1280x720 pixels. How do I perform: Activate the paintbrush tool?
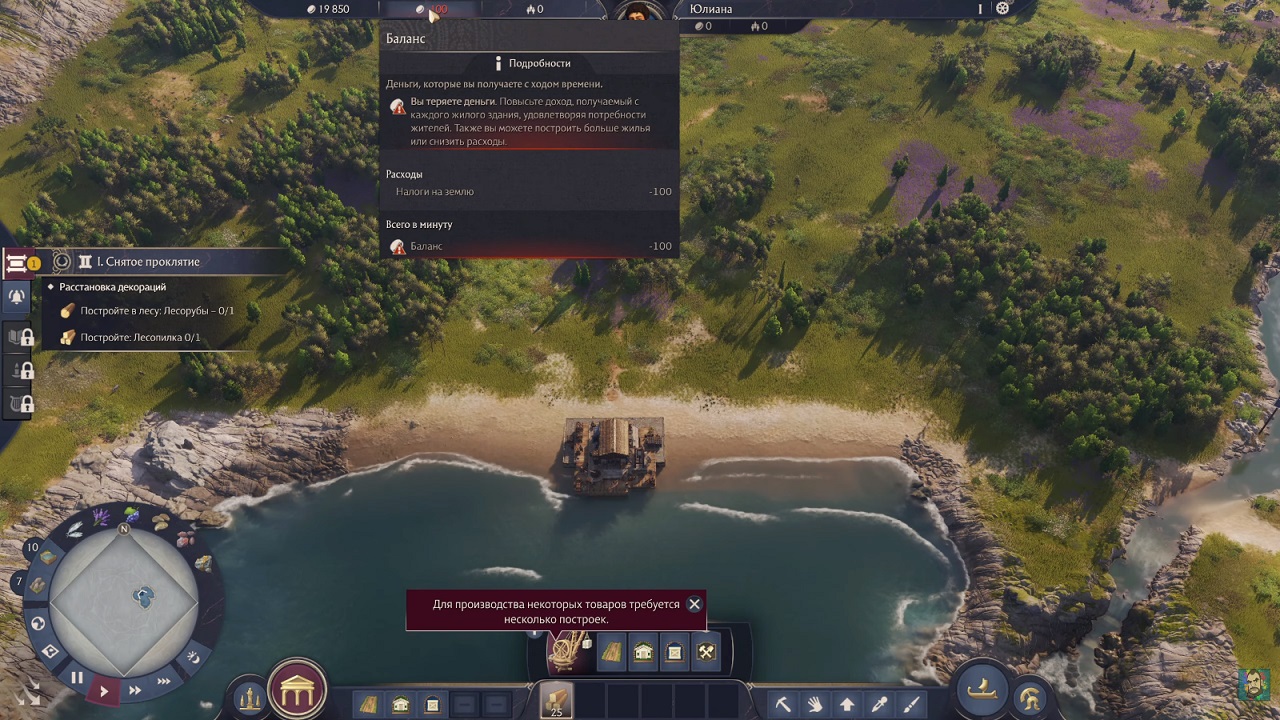tap(911, 704)
